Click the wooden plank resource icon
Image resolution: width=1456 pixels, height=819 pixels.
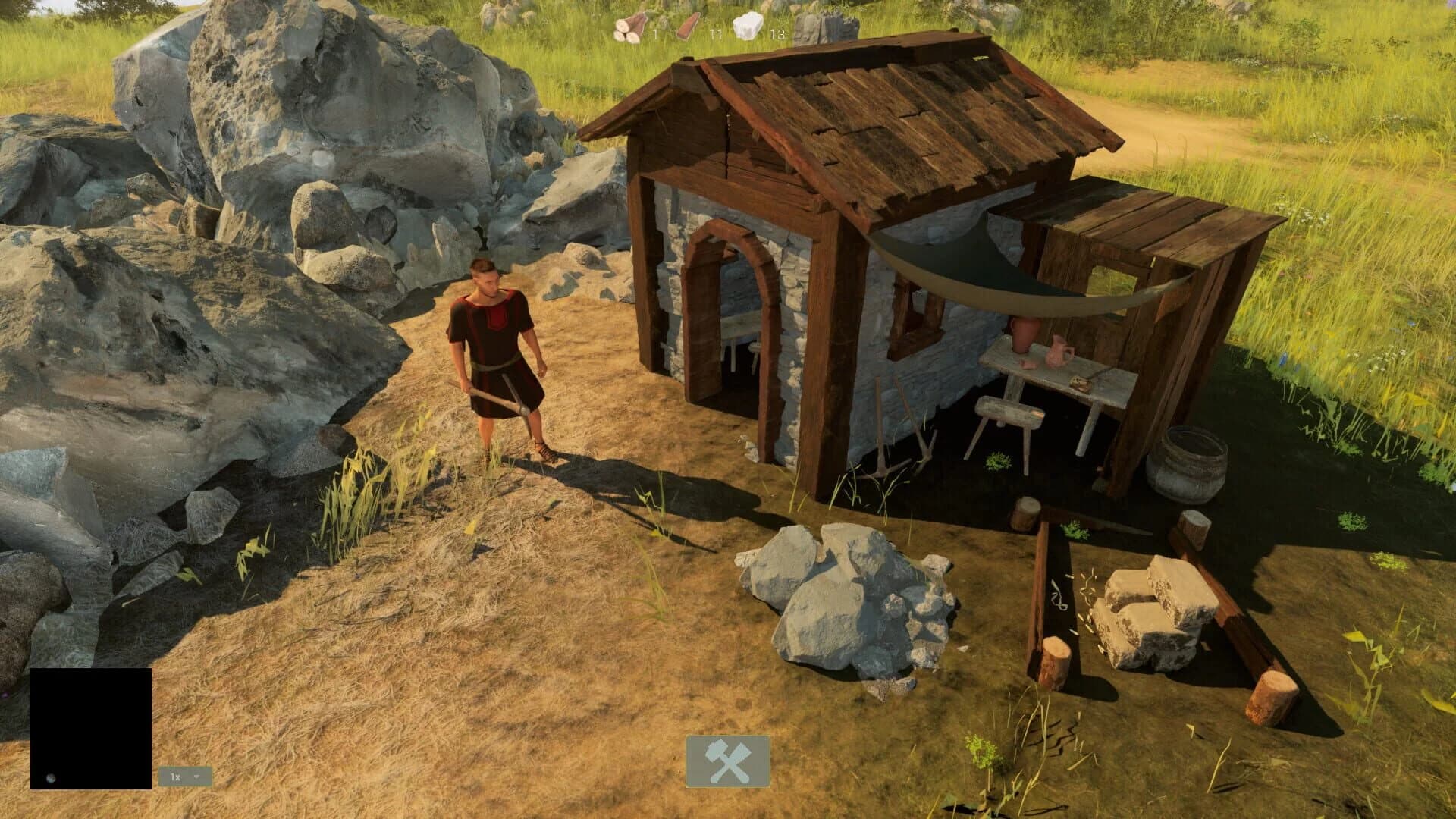(x=689, y=27)
